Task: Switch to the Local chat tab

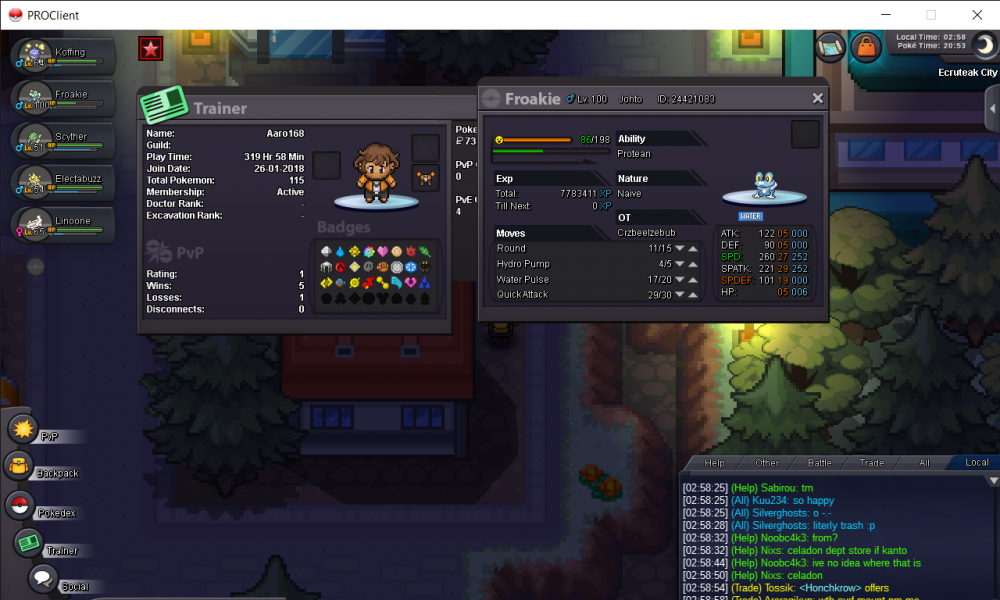Action: point(976,463)
